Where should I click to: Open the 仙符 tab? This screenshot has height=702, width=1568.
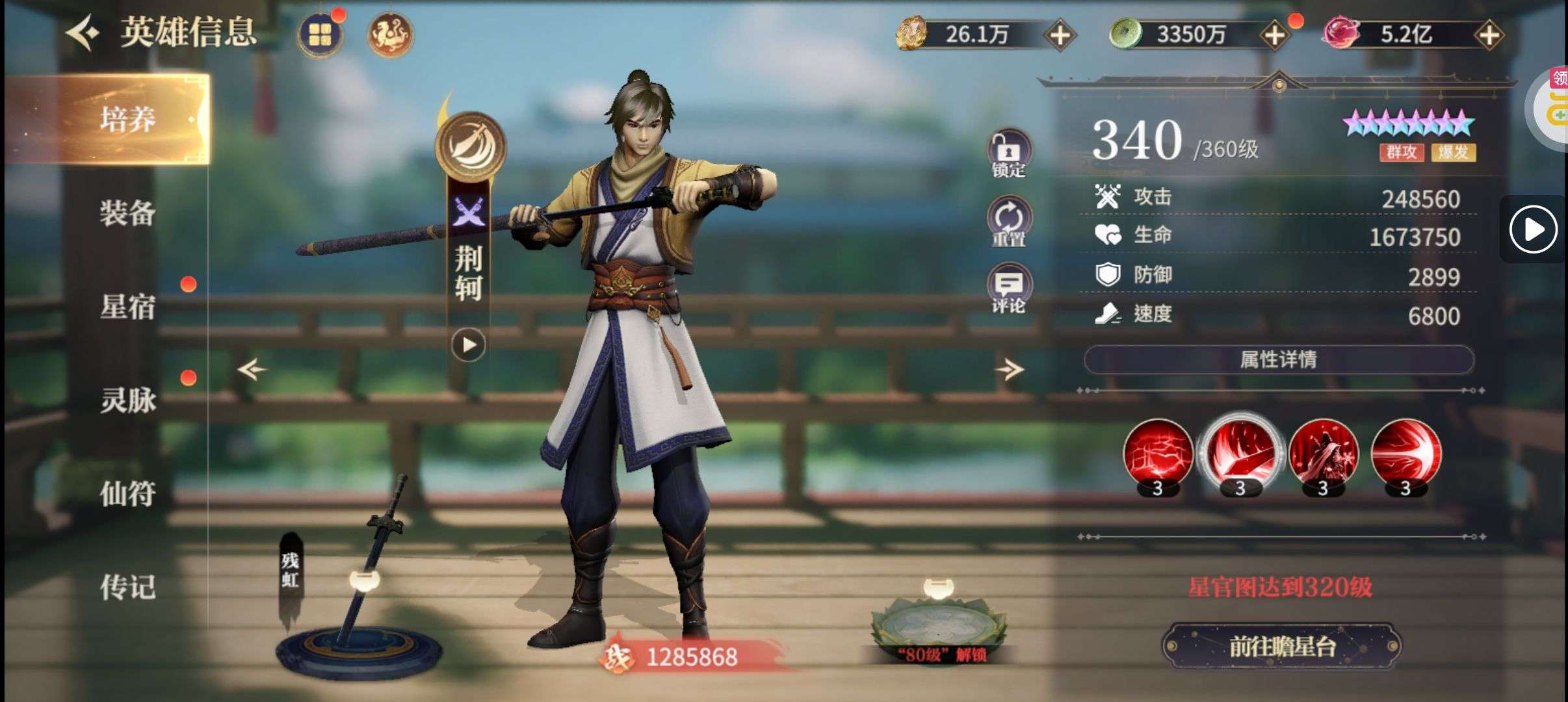(127, 493)
